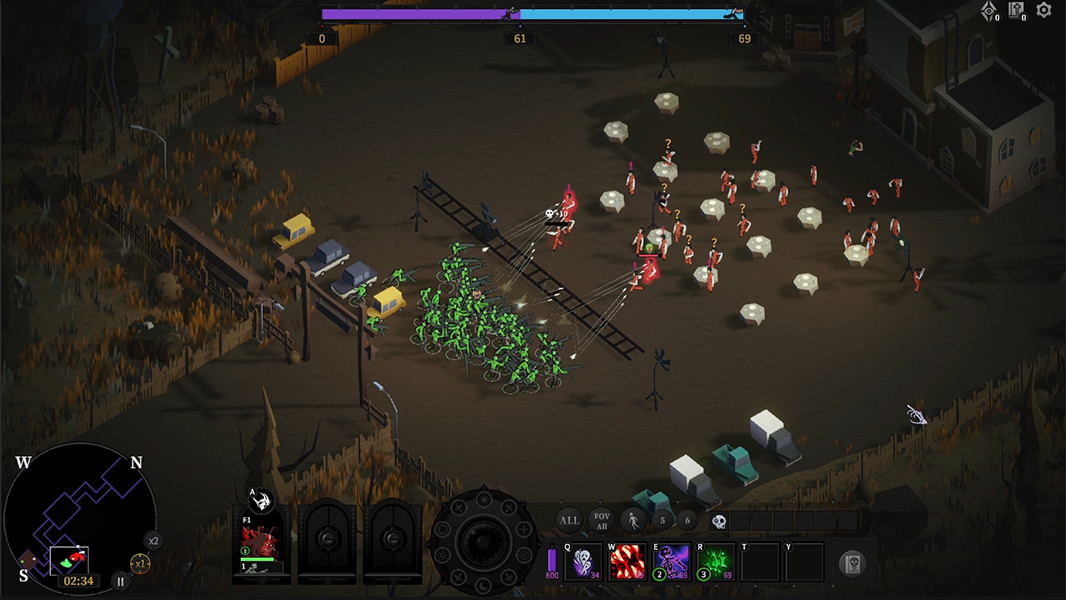1066x600 pixels.
Task: Select control group 5
Action: click(x=662, y=520)
